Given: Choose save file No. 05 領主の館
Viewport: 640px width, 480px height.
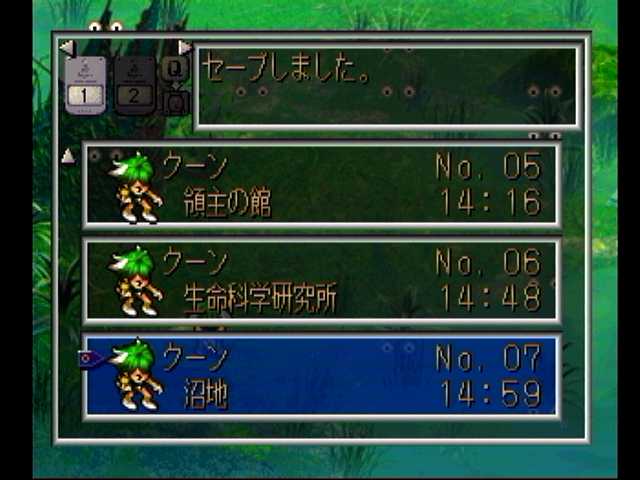Looking at the screenshot, I should tap(321, 185).
